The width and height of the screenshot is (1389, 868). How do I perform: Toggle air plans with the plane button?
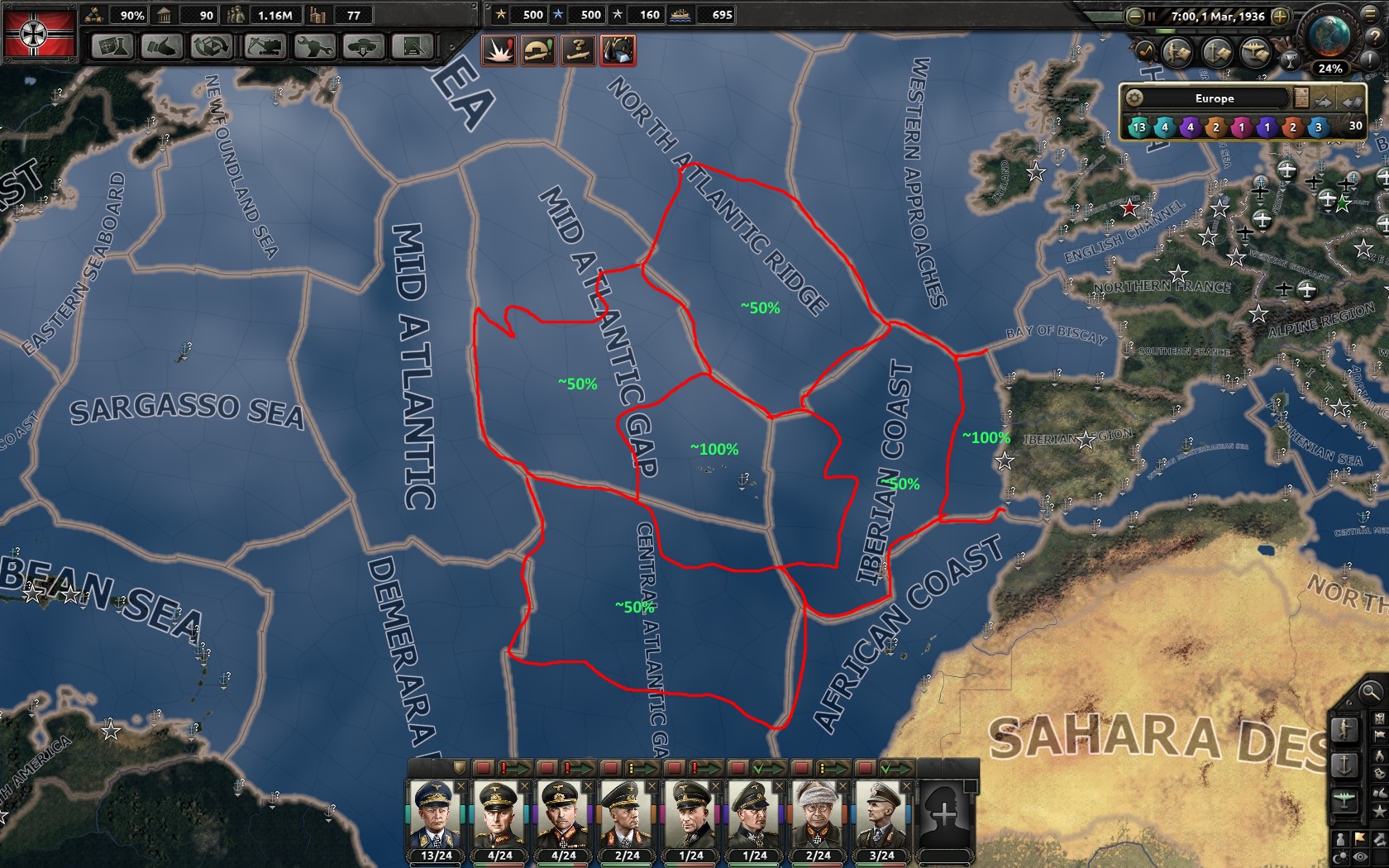1256,52
